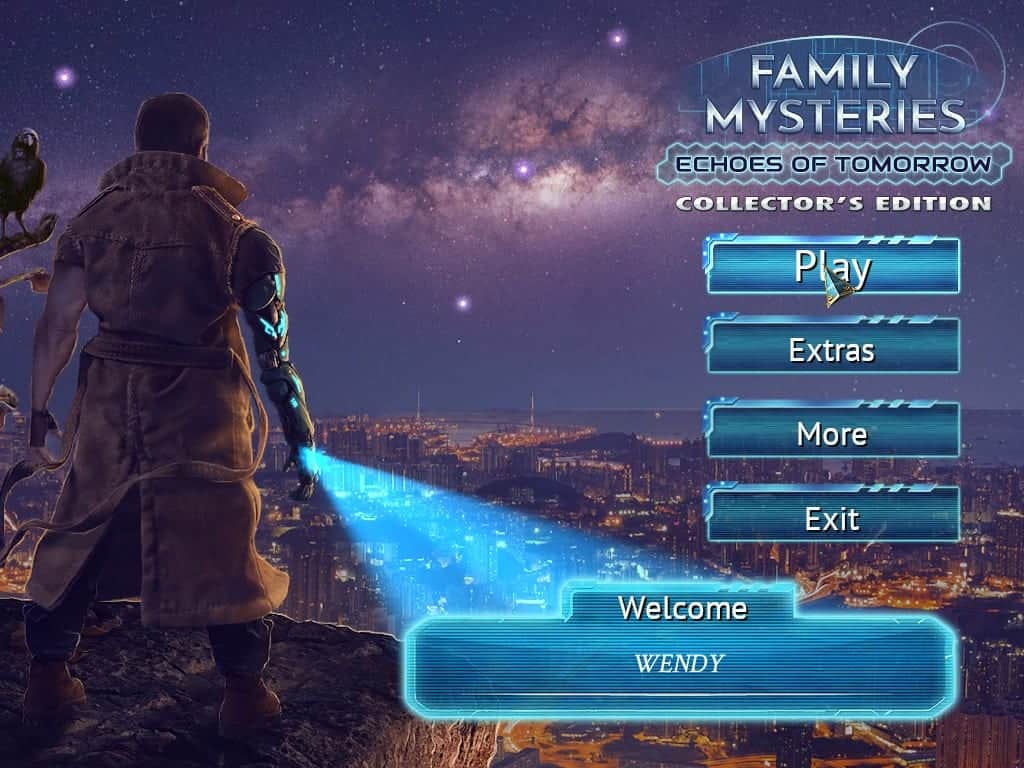The width and height of the screenshot is (1024, 768).
Task: Select the More button
Action: [x=832, y=434]
